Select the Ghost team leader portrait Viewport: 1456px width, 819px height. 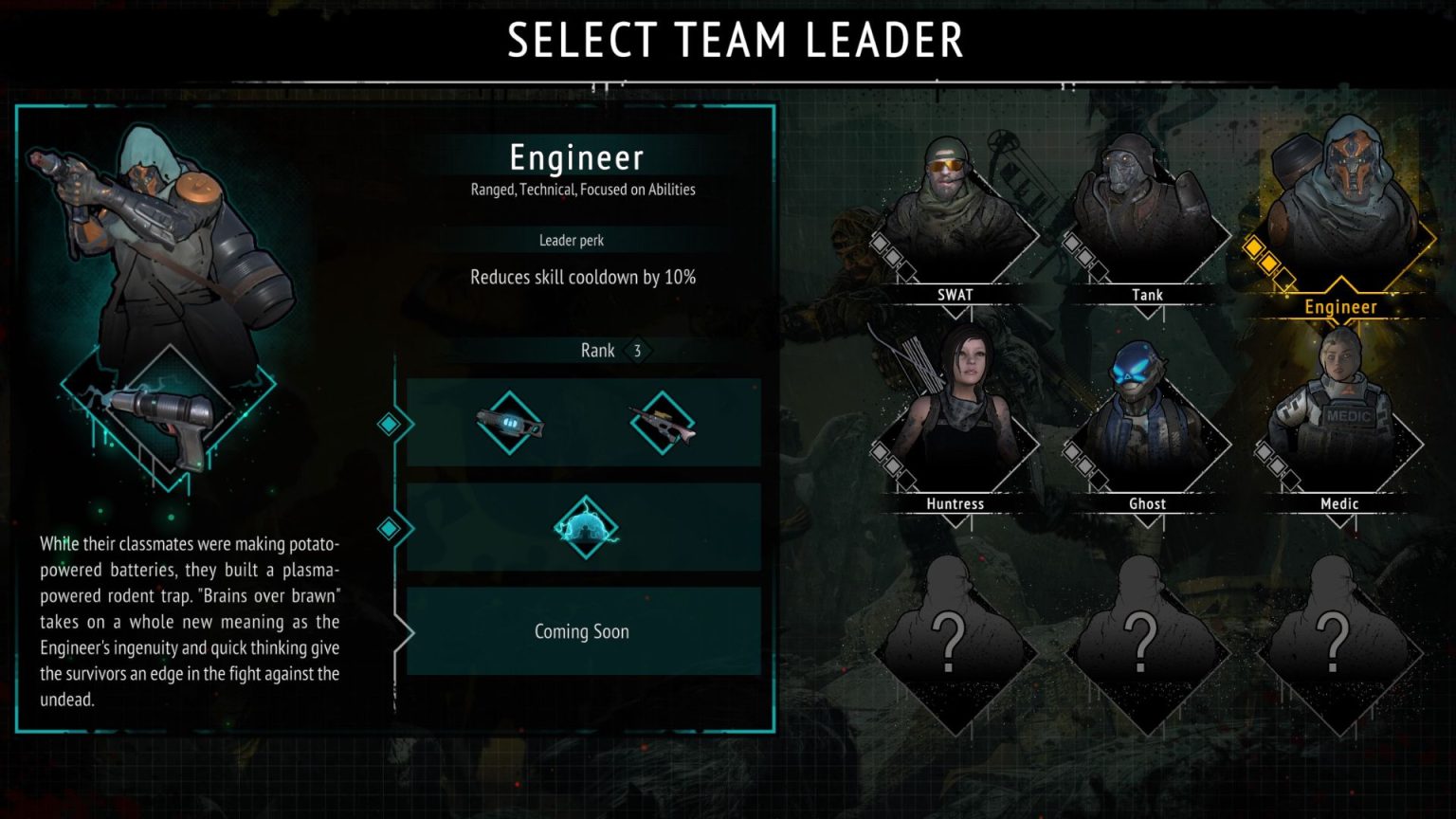pos(1146,417)
